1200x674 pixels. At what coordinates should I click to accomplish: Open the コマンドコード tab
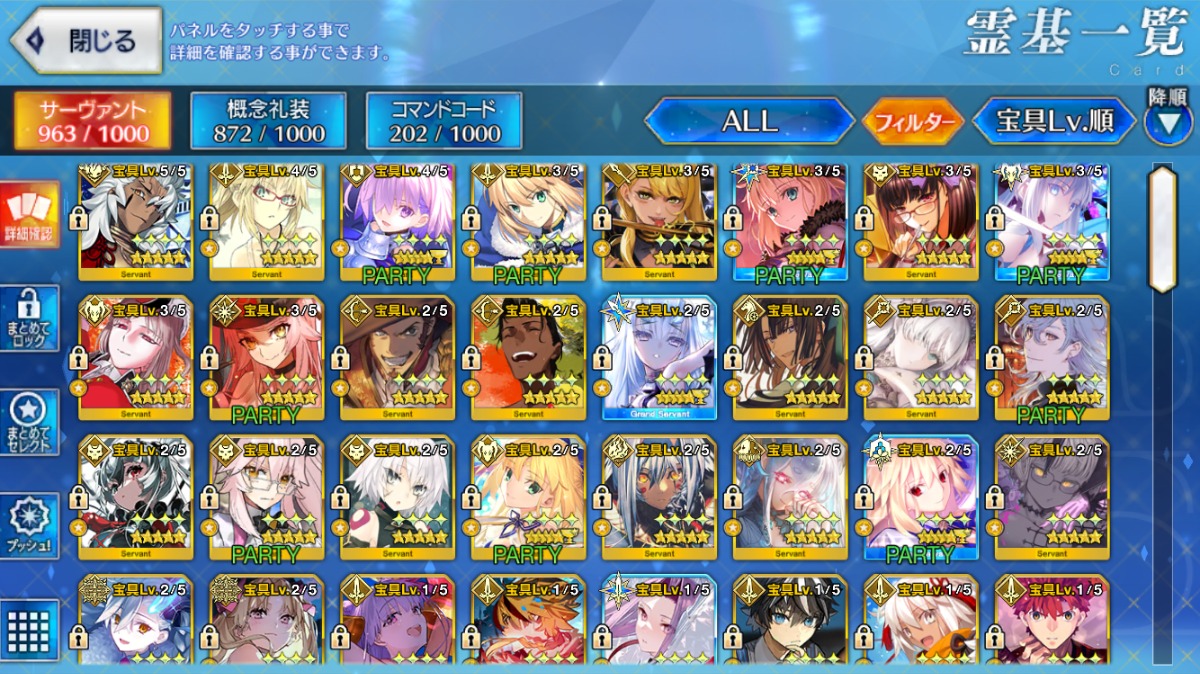coord(444,121)
